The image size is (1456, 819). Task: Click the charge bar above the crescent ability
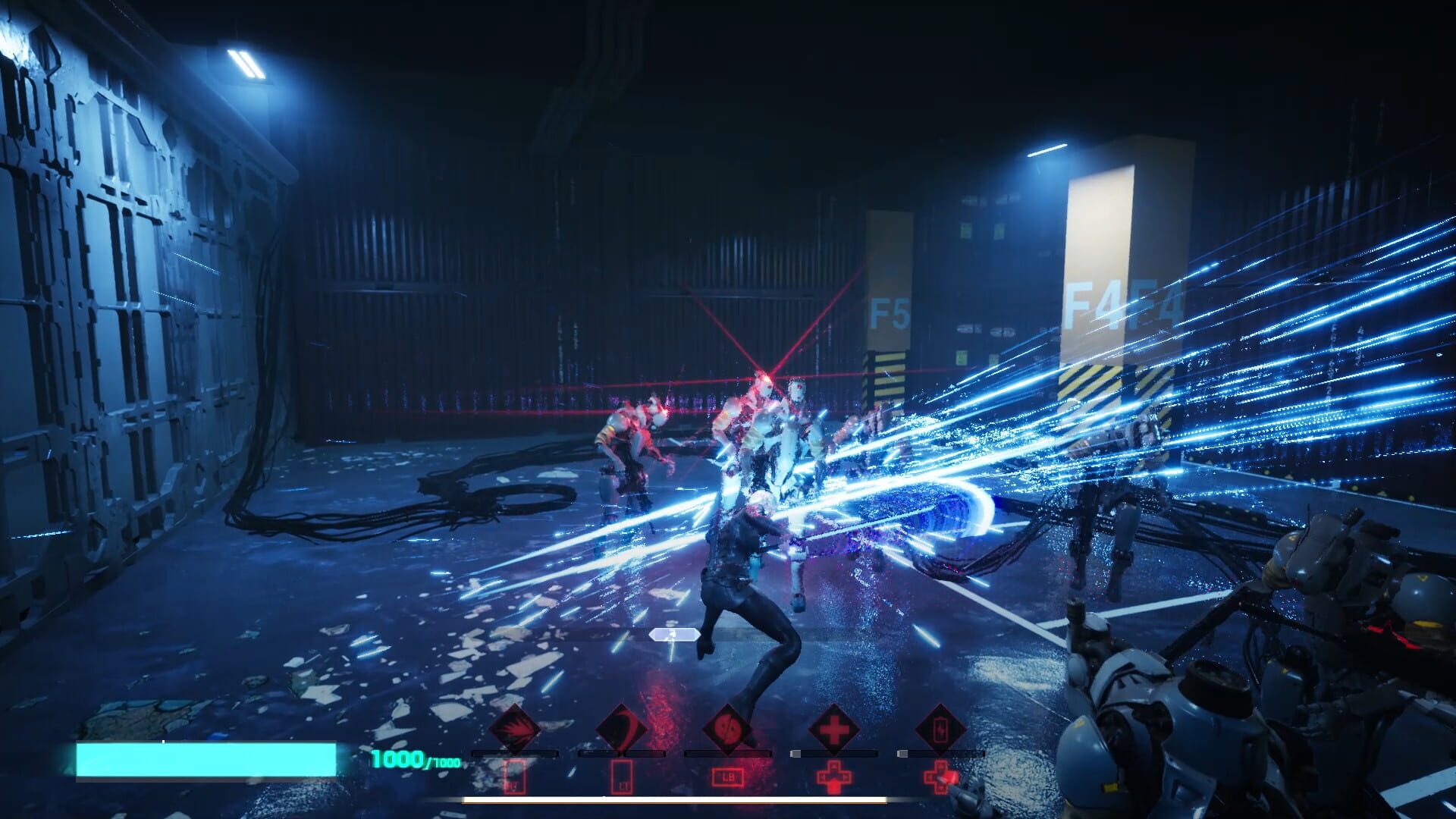[621, 754]
